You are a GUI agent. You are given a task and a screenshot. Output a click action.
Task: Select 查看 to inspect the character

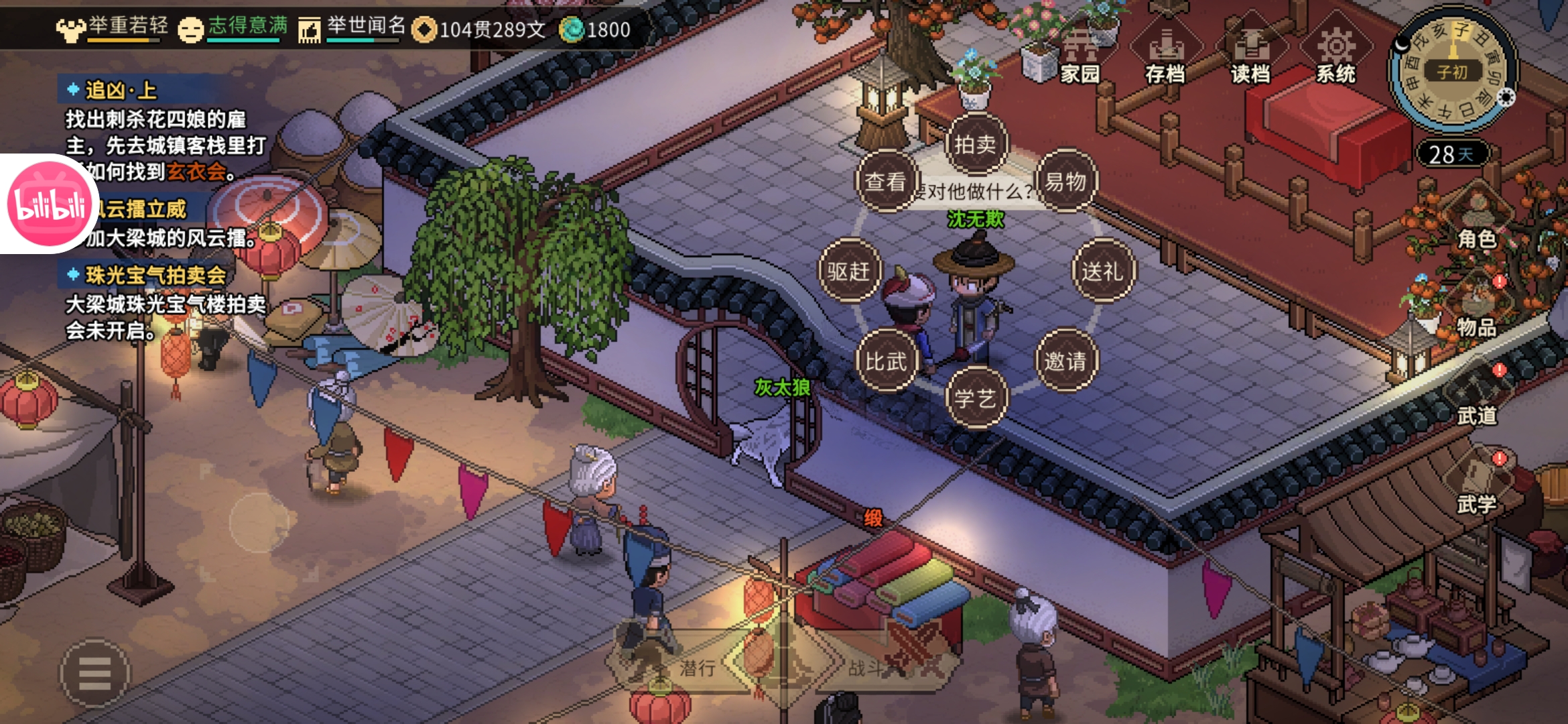tap(886, 182)
